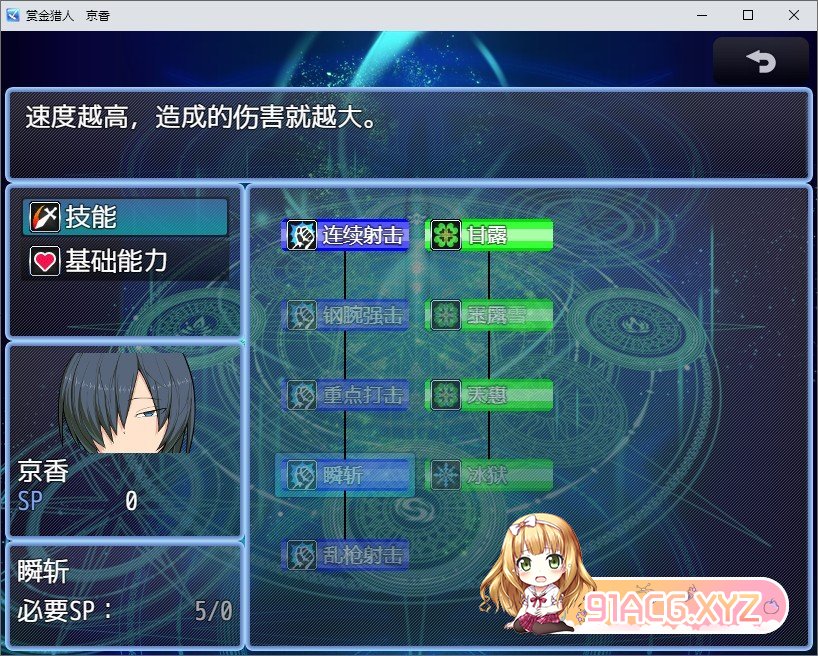Click the 瞬斩 skill node
Image resolution: width=818 pixels, height=656 pixels.
coord(346,475)
